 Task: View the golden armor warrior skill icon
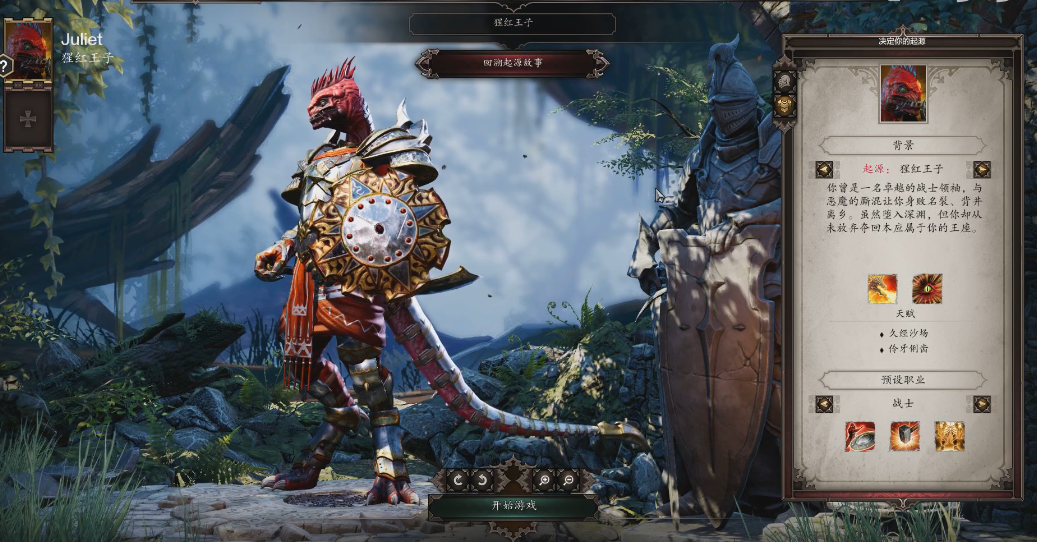tap(949, 436)
